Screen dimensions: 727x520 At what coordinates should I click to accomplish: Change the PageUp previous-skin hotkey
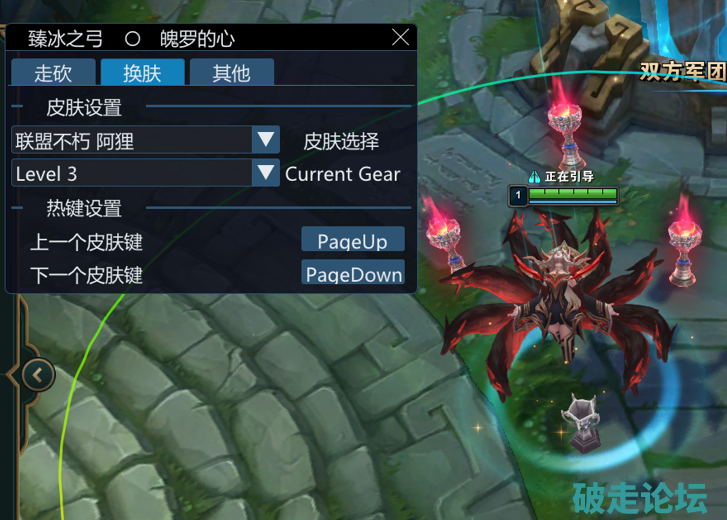click(352, 240)
